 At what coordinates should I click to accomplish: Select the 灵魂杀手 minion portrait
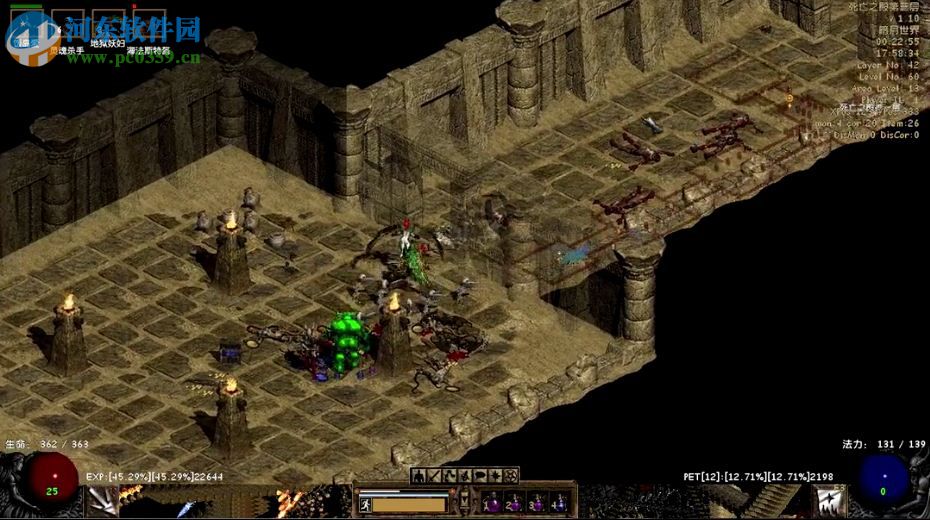click(67, 23)
